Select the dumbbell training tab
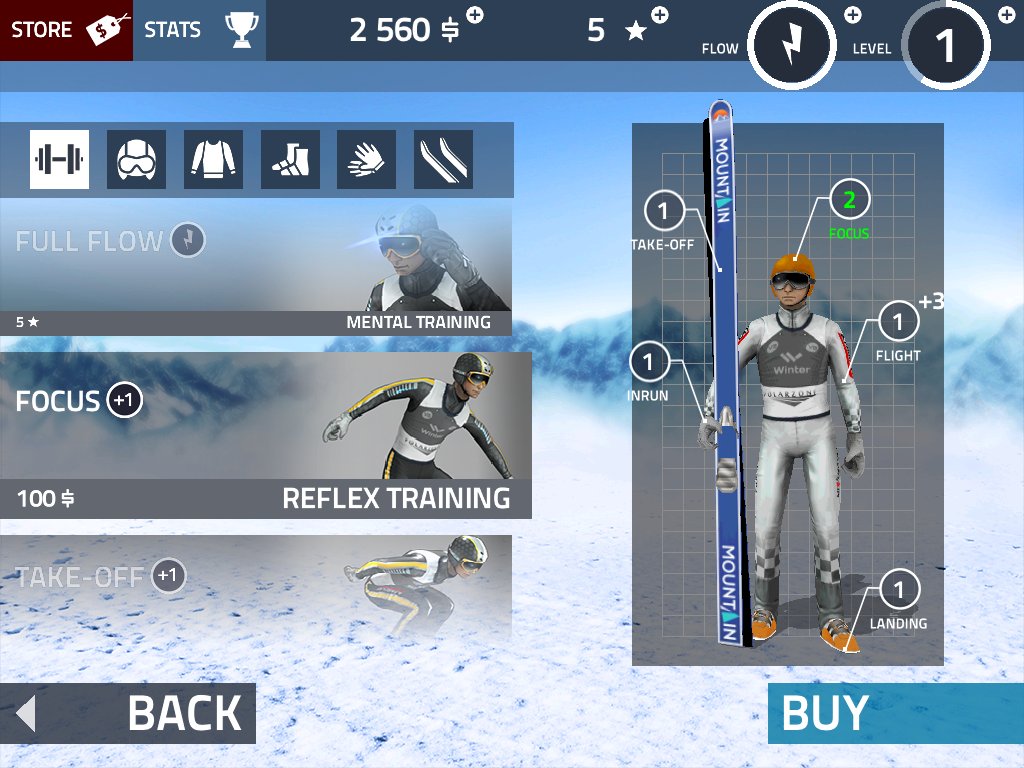This screenshot has height=768, width=1024. pos(59,160)
